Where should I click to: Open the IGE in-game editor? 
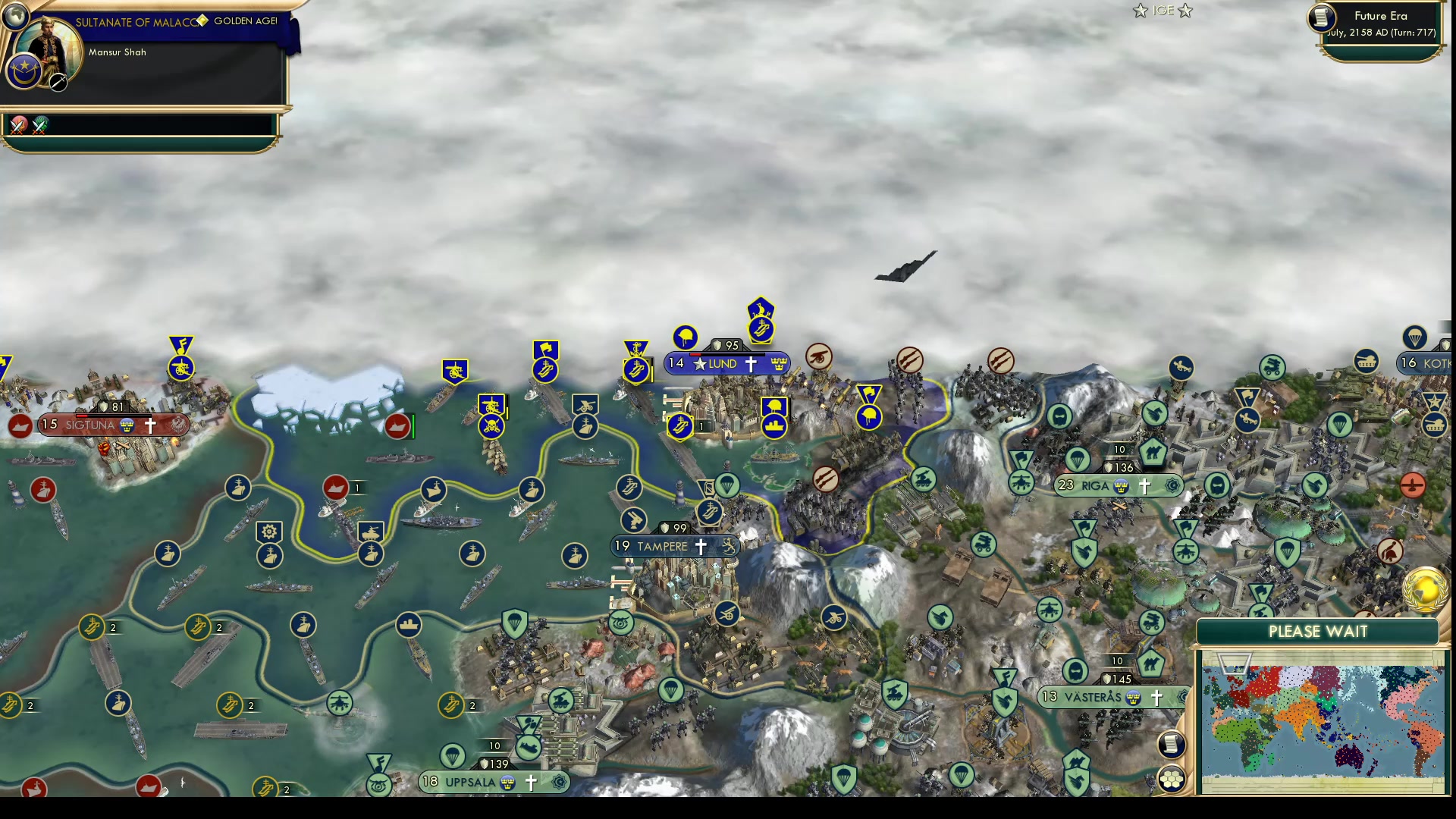tap(1163, 11)
